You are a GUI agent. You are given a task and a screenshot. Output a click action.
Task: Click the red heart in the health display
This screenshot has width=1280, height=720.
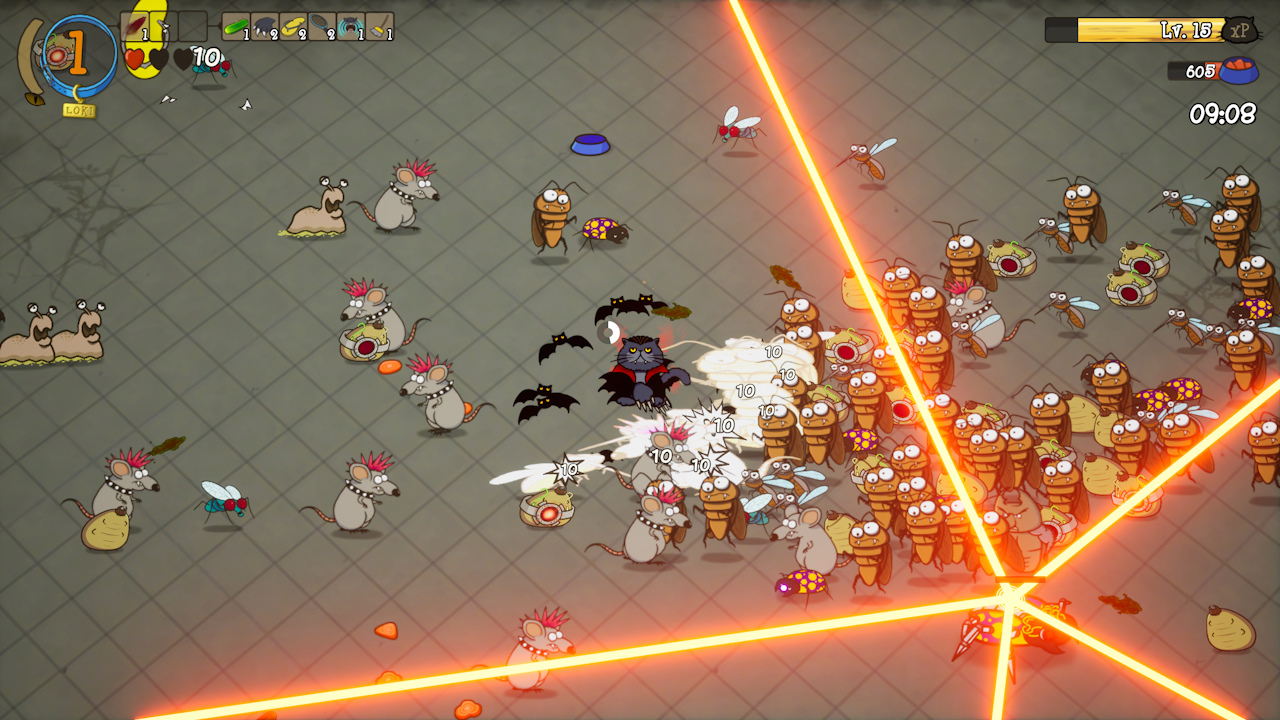pos(135,58)
